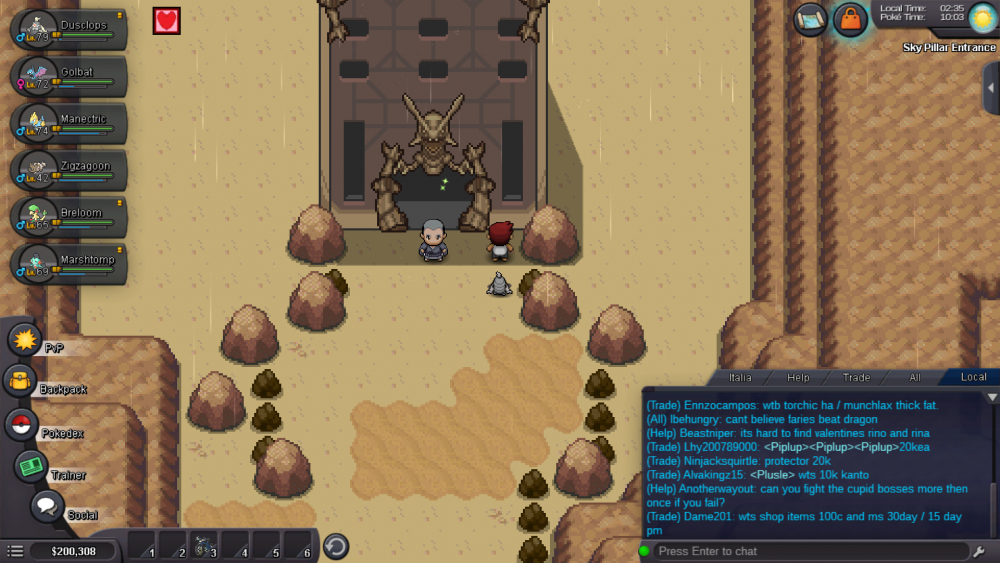
Task: Click the orange shopping bag icon
Action: (849, 19)
